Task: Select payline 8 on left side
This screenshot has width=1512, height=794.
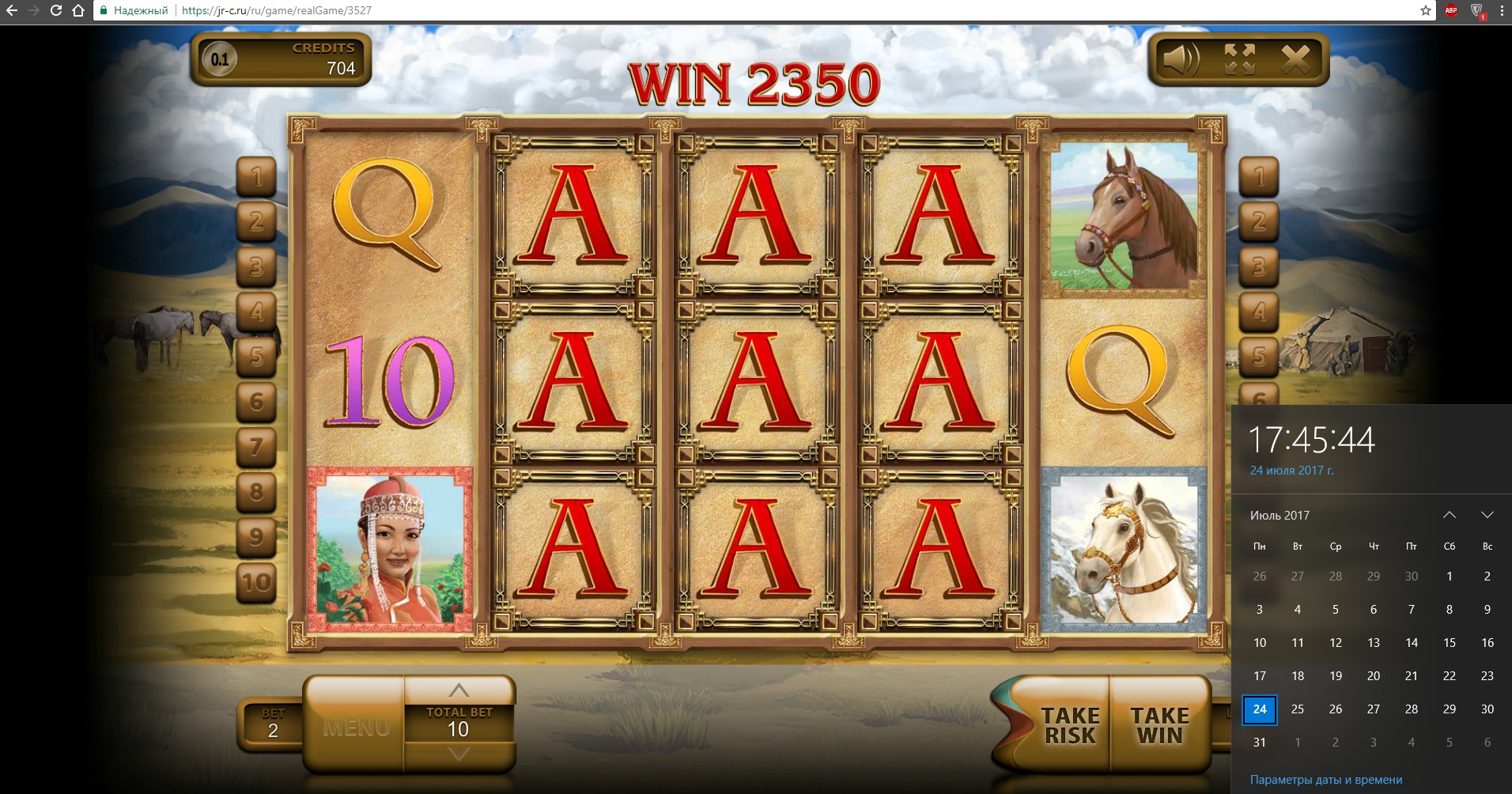Action: tap(256, 492)
